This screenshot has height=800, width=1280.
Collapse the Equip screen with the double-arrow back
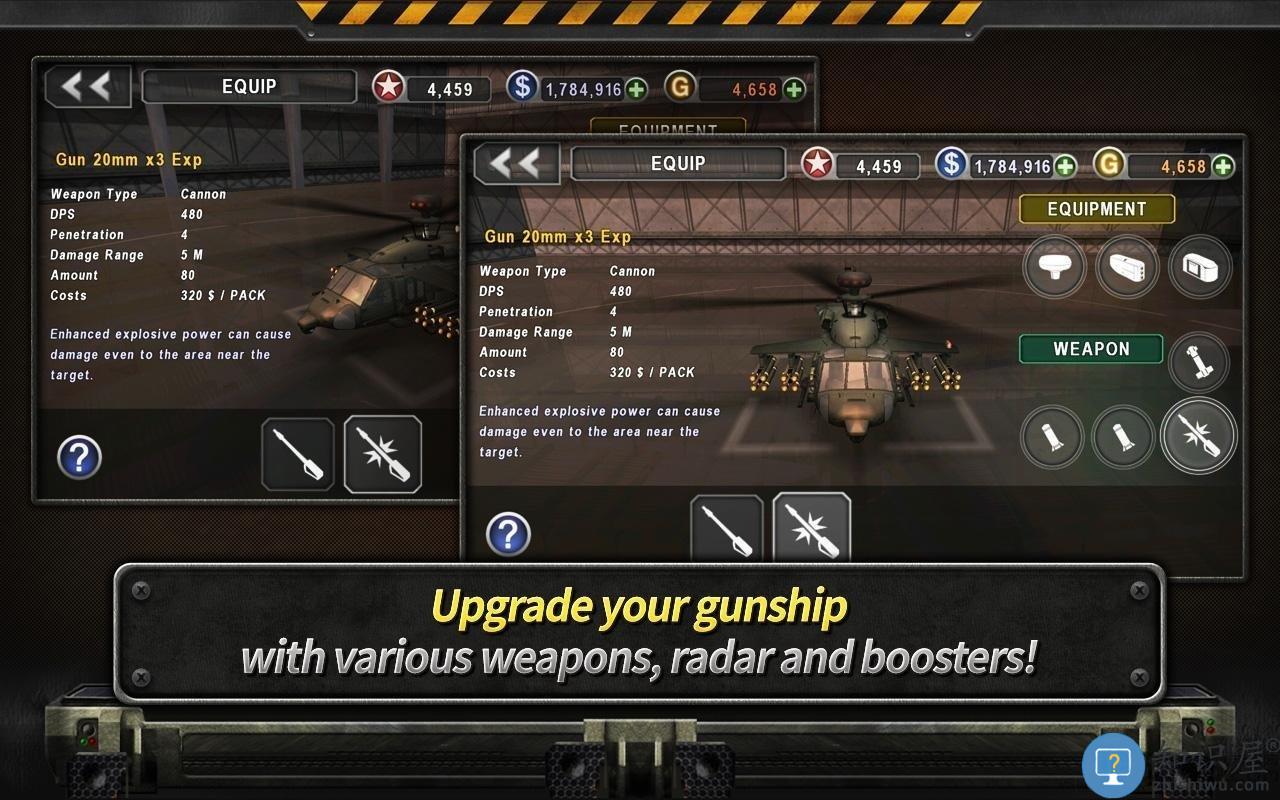point(516,164)
